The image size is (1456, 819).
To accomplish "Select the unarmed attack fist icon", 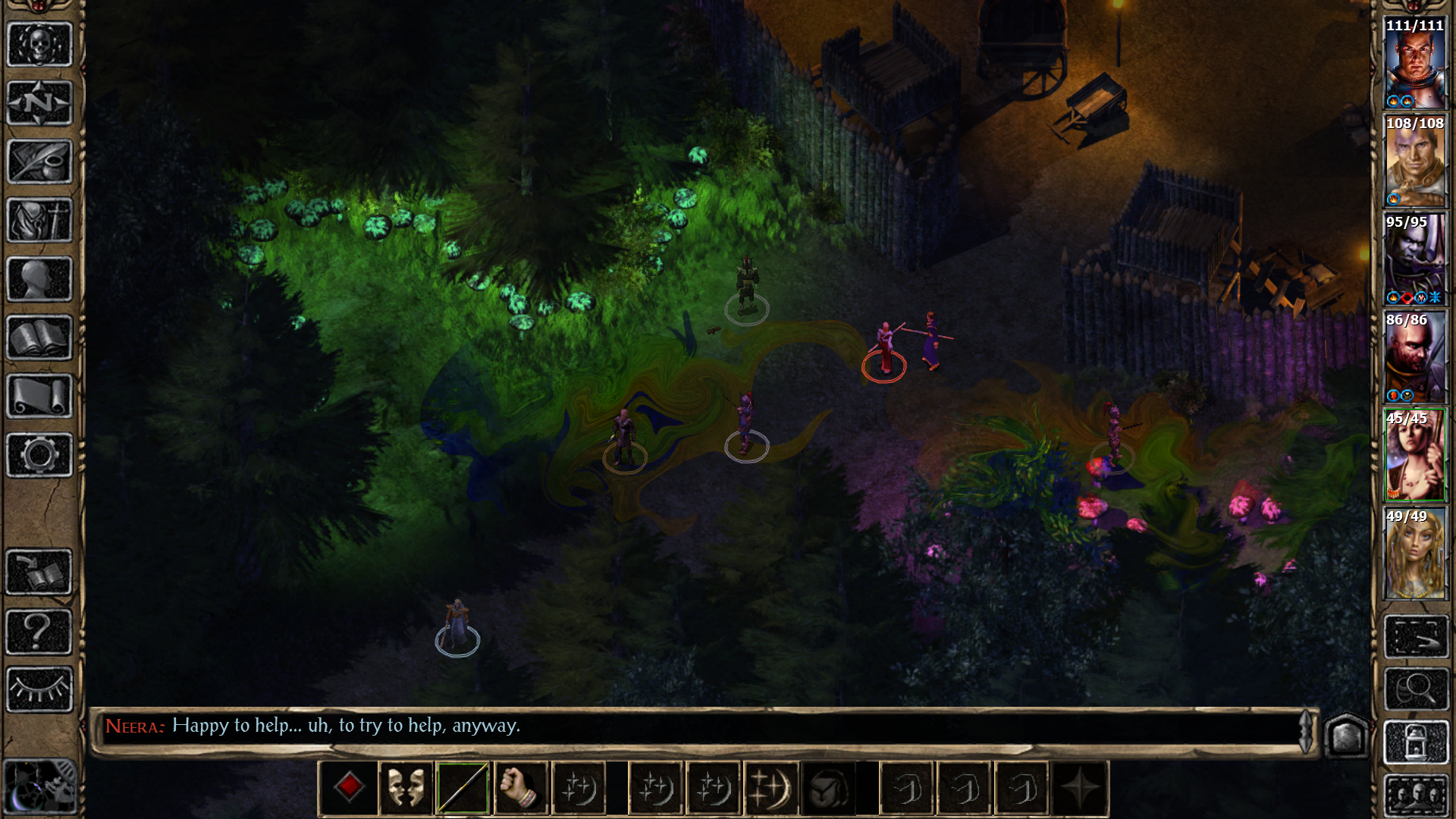I will coord(522,789).
